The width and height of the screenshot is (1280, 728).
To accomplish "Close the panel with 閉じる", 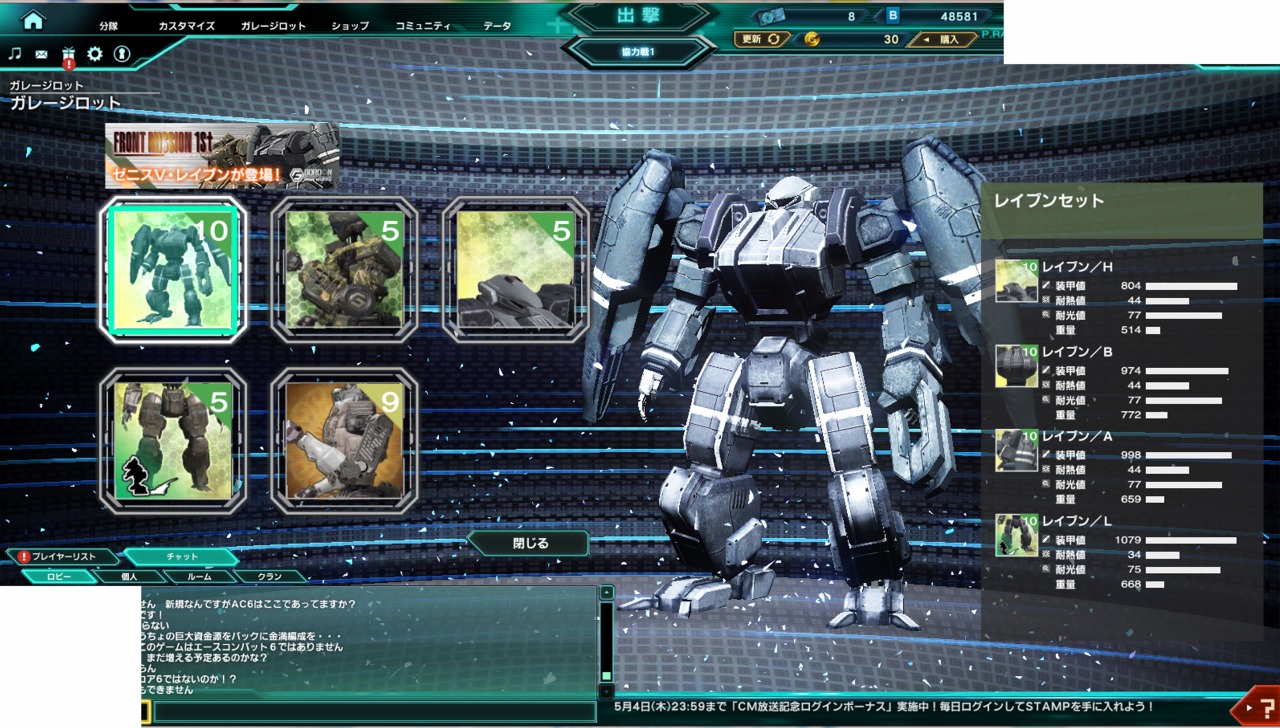I will coord(530,544).
